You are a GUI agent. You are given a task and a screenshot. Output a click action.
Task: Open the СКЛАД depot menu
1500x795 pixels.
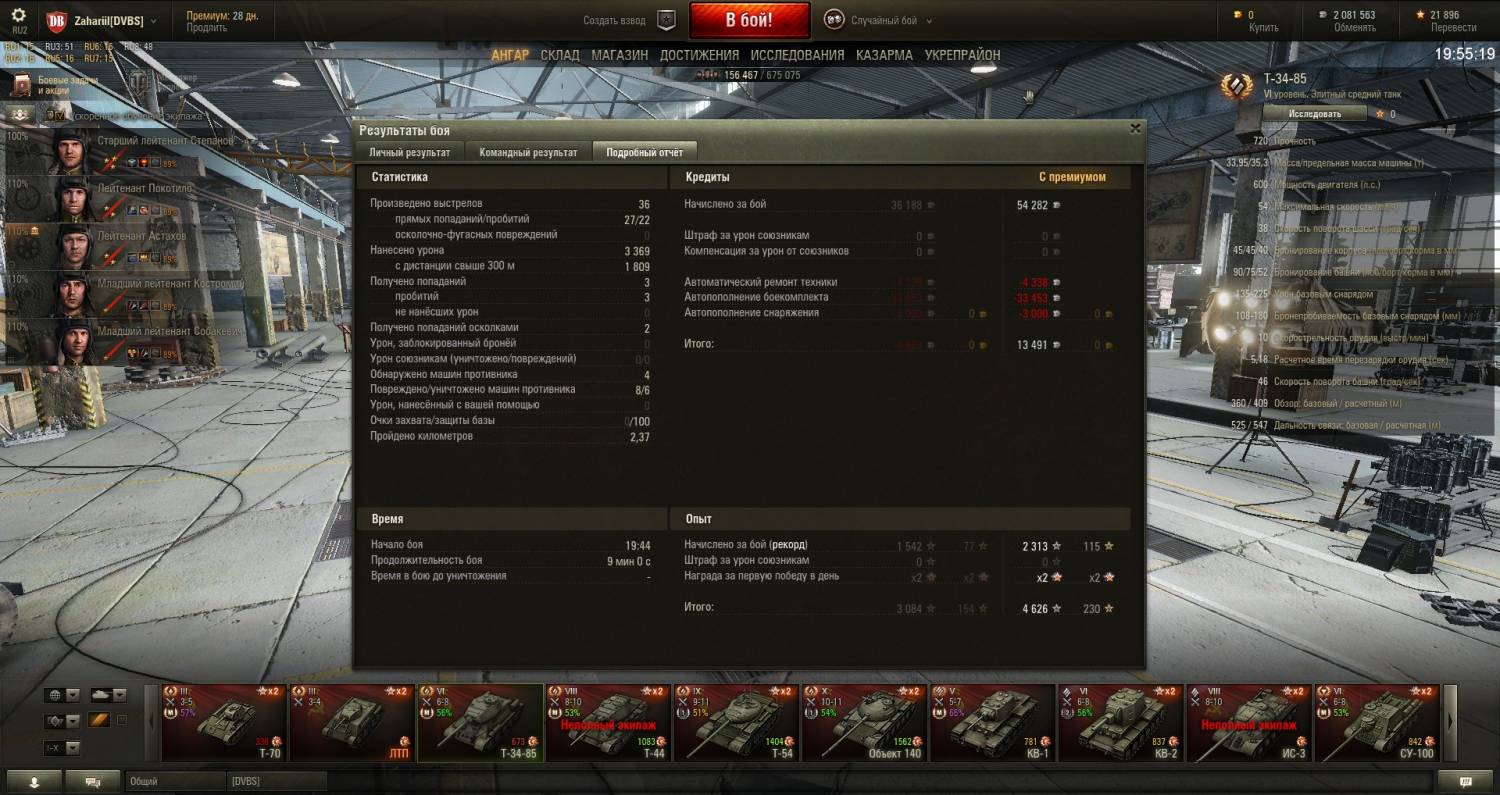tap(560, 55)
